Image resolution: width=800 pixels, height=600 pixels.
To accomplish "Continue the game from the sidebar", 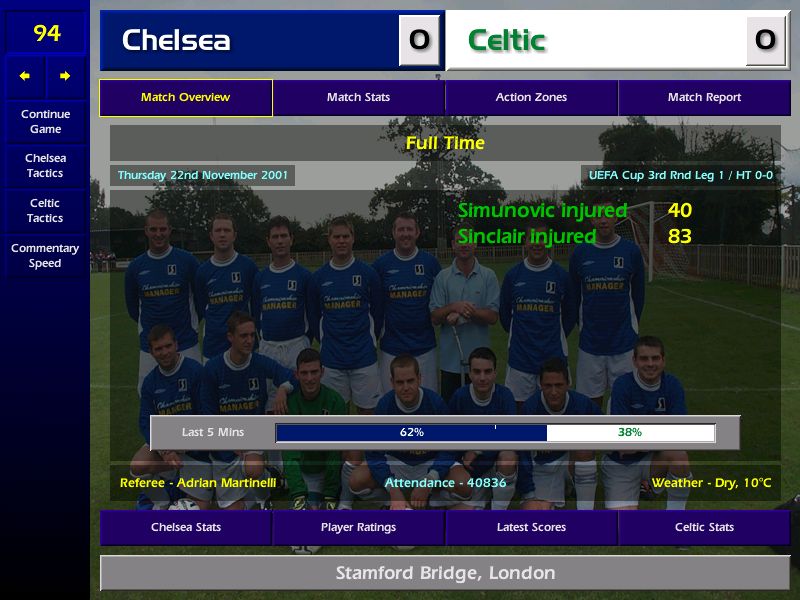I will tap(45, 121).
